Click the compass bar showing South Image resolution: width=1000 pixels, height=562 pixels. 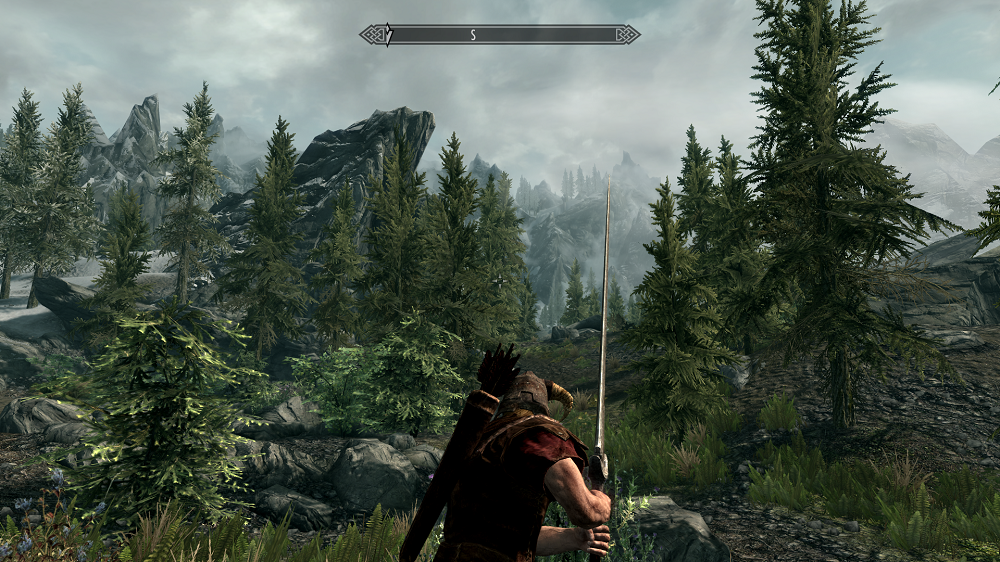(x=500, y=34)
